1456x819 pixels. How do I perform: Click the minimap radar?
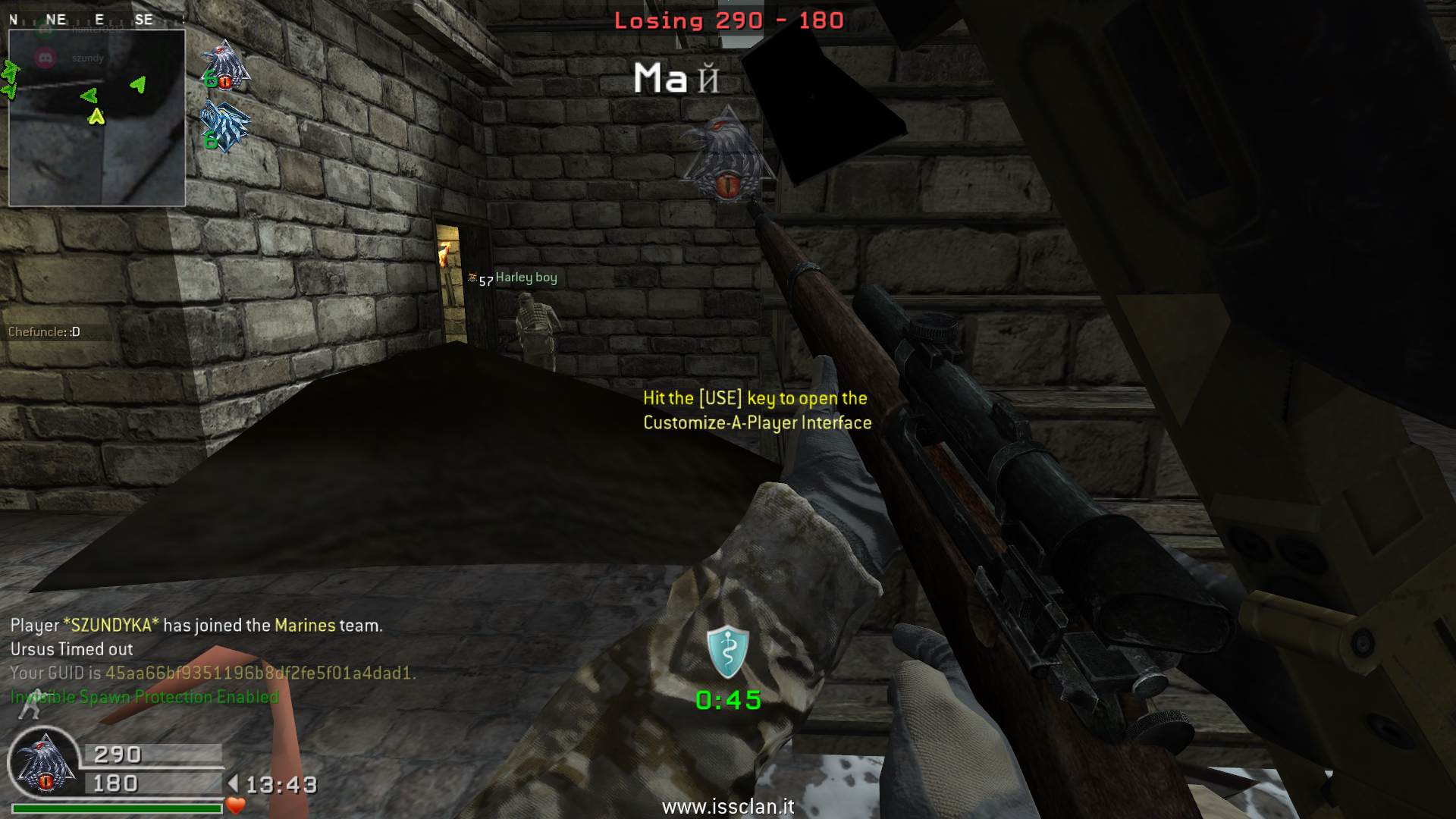coord(97,118)
